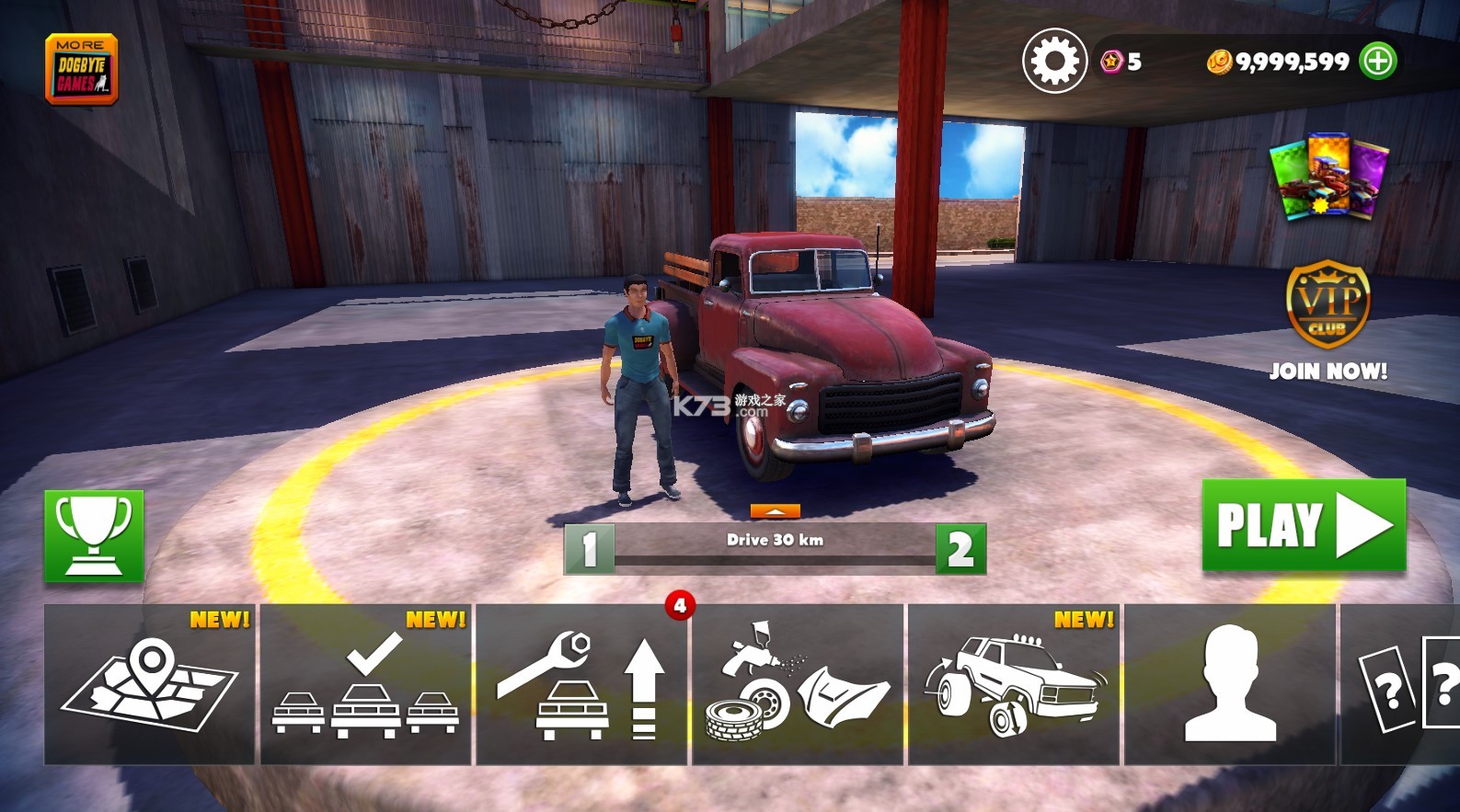Join the VIP Club

click(1328, 320)
